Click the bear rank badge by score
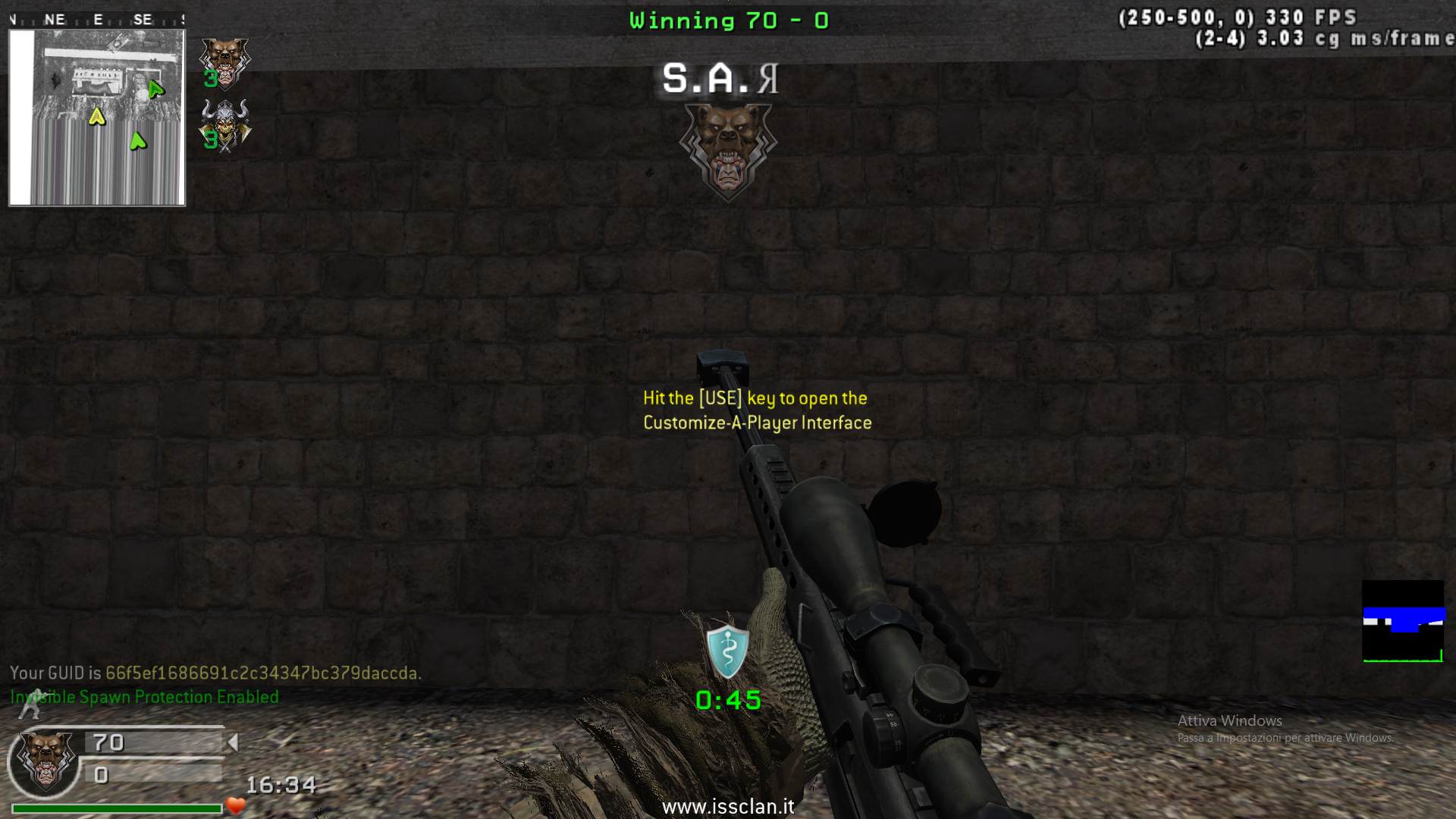The image size is (1456, 819). [x=47, y=761]
